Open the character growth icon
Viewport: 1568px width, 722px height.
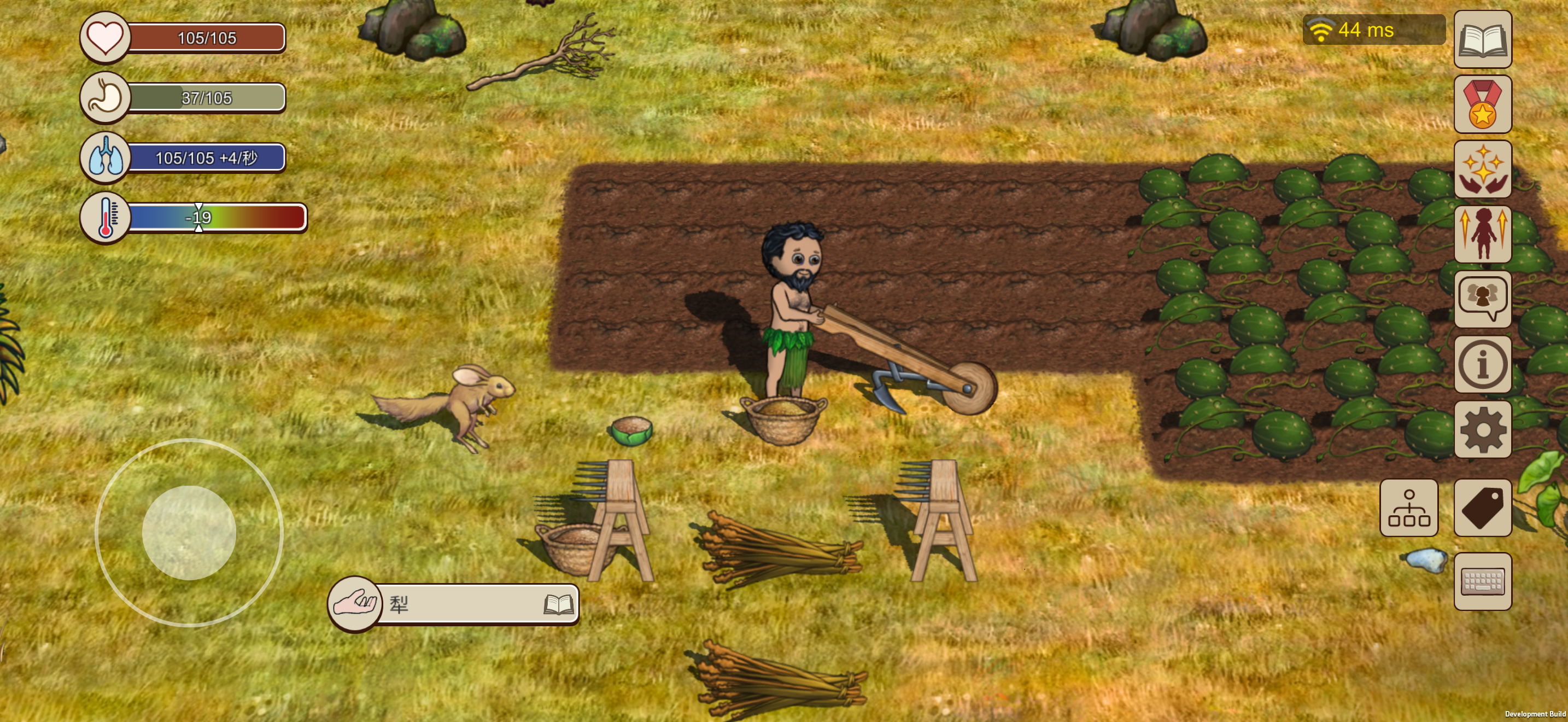point(1482,234)
